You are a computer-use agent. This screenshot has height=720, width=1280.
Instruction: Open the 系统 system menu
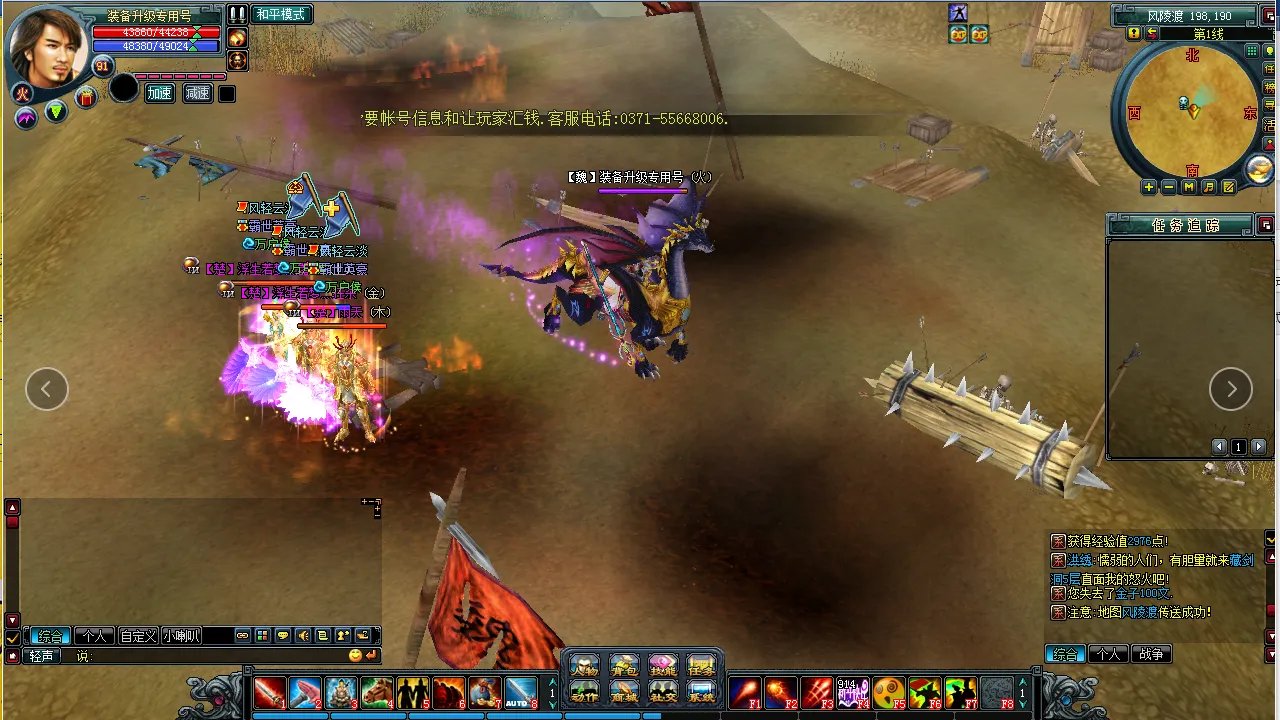[701, 692]
